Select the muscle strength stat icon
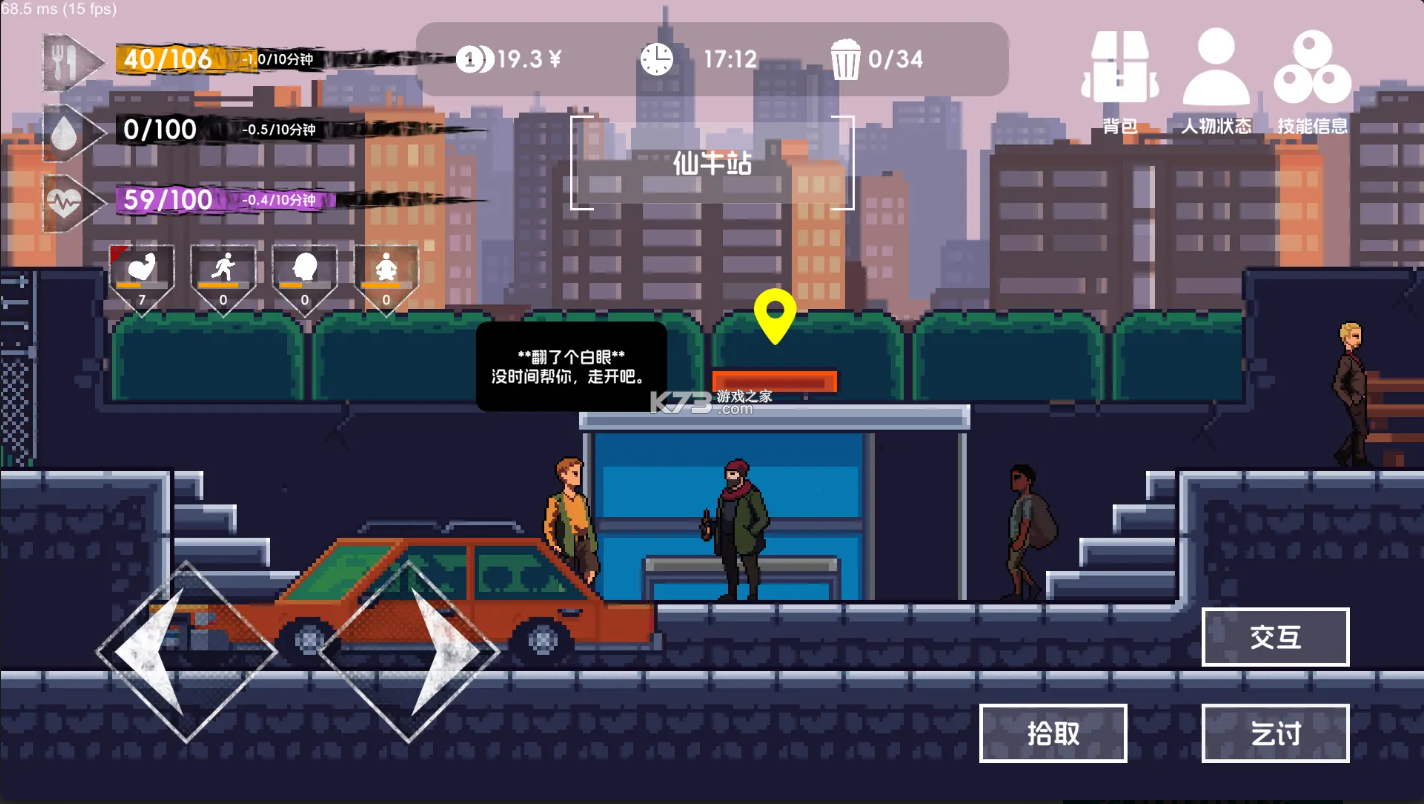Image resolution: width=1424 pixels, height=804 pixels. click(141, 267)
